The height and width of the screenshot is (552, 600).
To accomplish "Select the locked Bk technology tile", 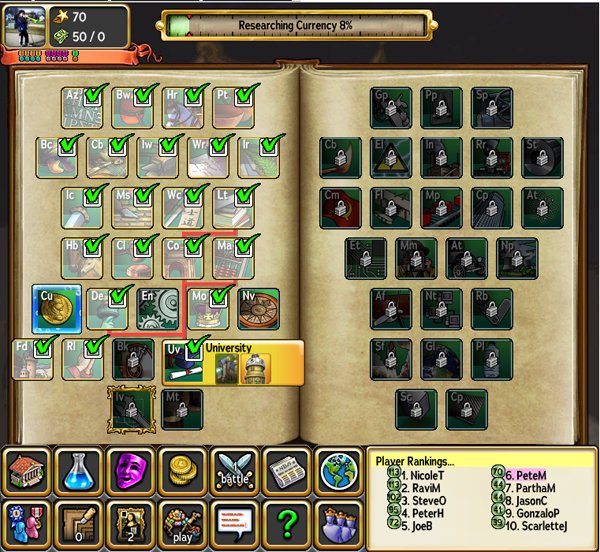I will [x=134, y=360].
